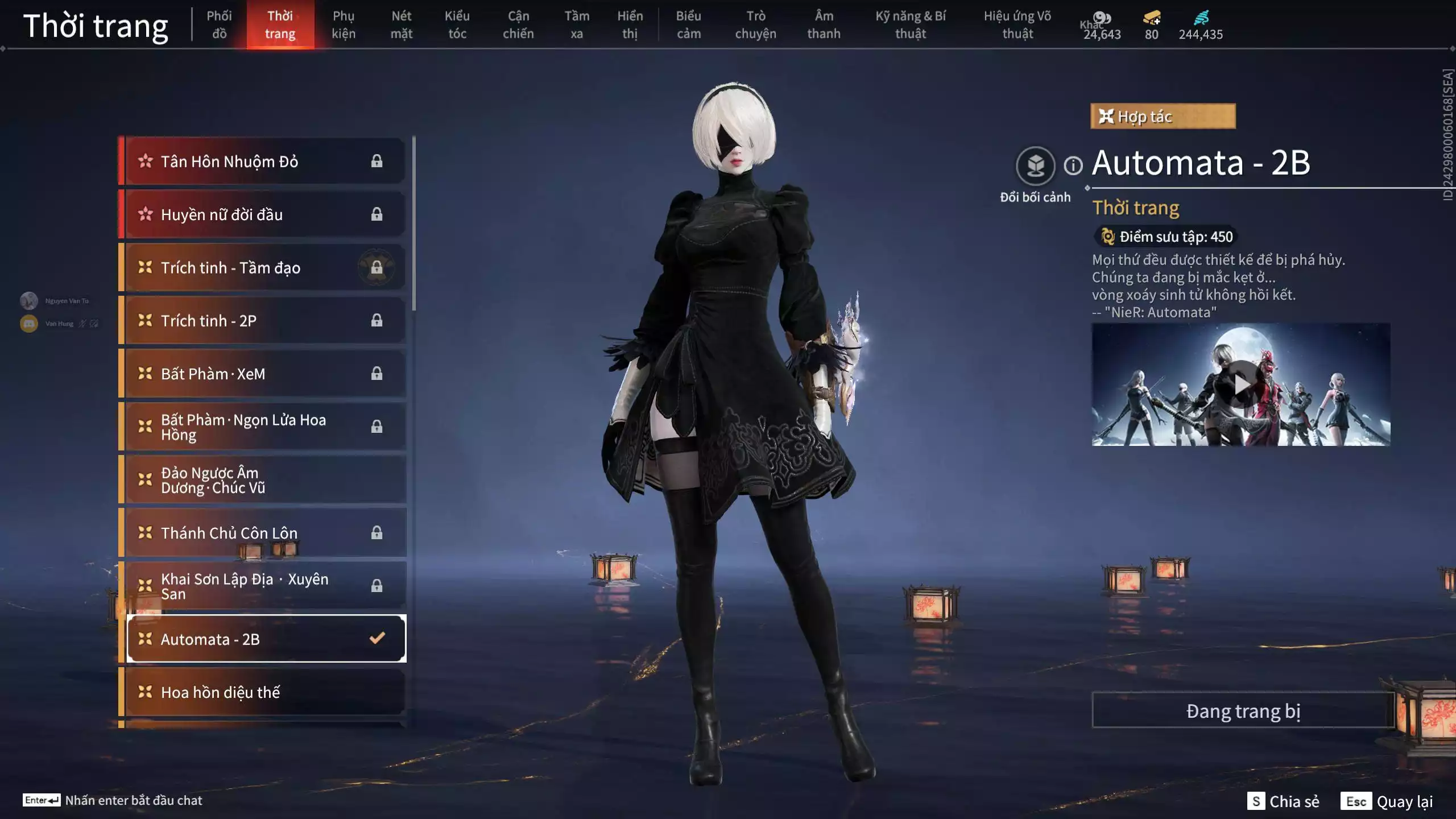Switch to the Biểu cảm tab
The height and width of the screenshot is (819, 1456).
coord(688,24)
